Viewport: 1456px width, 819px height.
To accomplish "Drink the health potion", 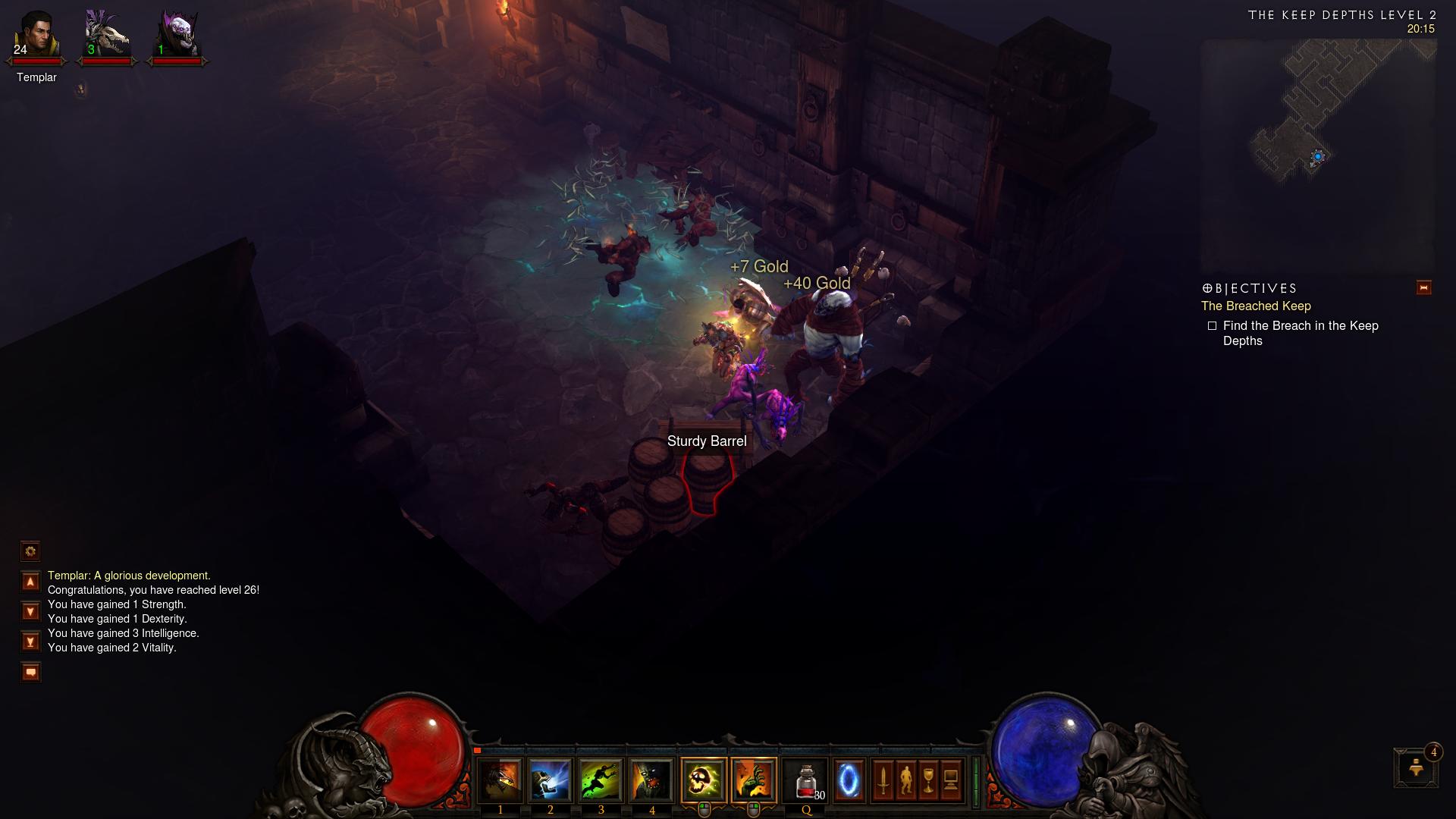I will [805, 780].
